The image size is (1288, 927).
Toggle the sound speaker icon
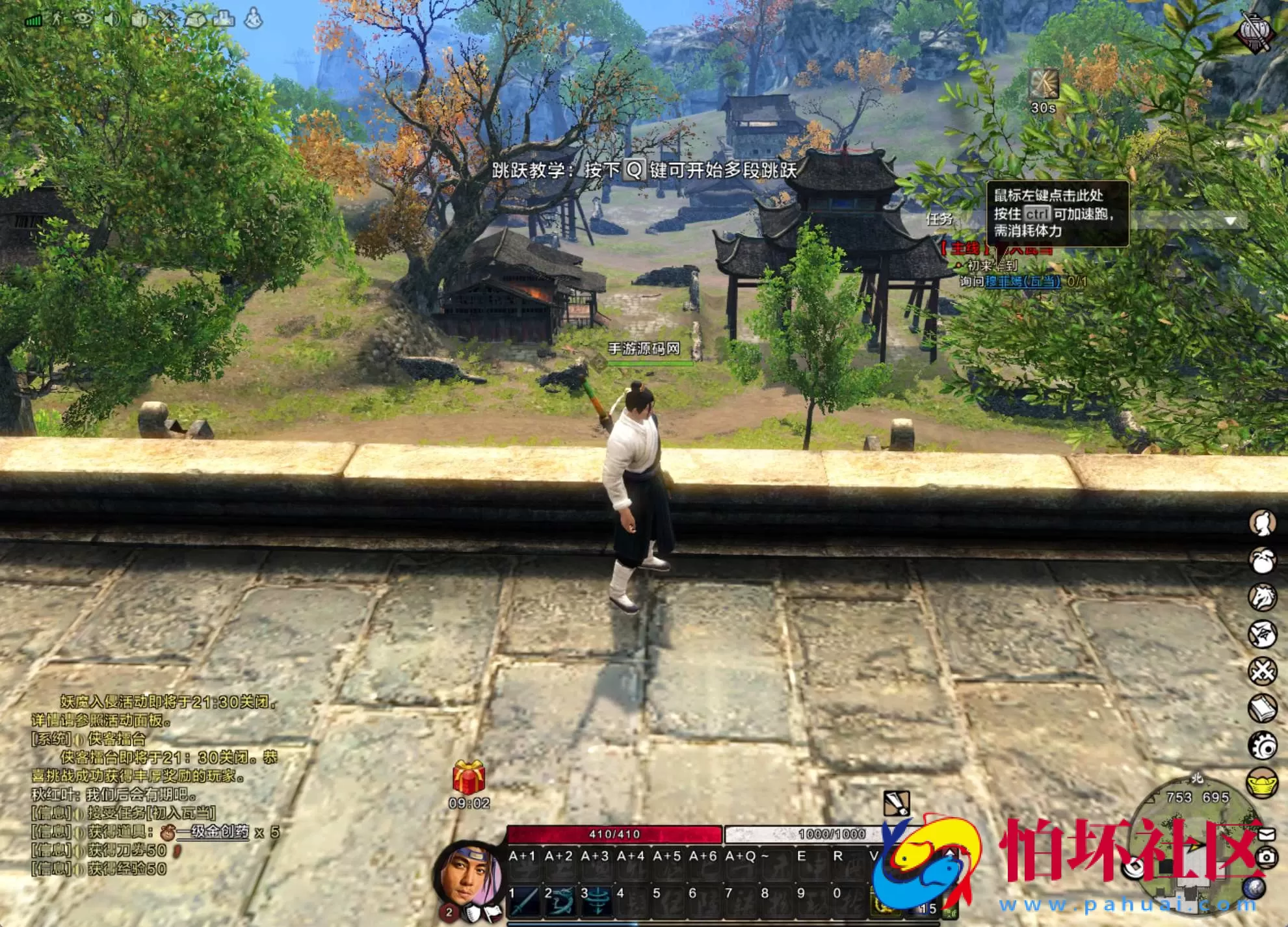click(x=112, y=19)
